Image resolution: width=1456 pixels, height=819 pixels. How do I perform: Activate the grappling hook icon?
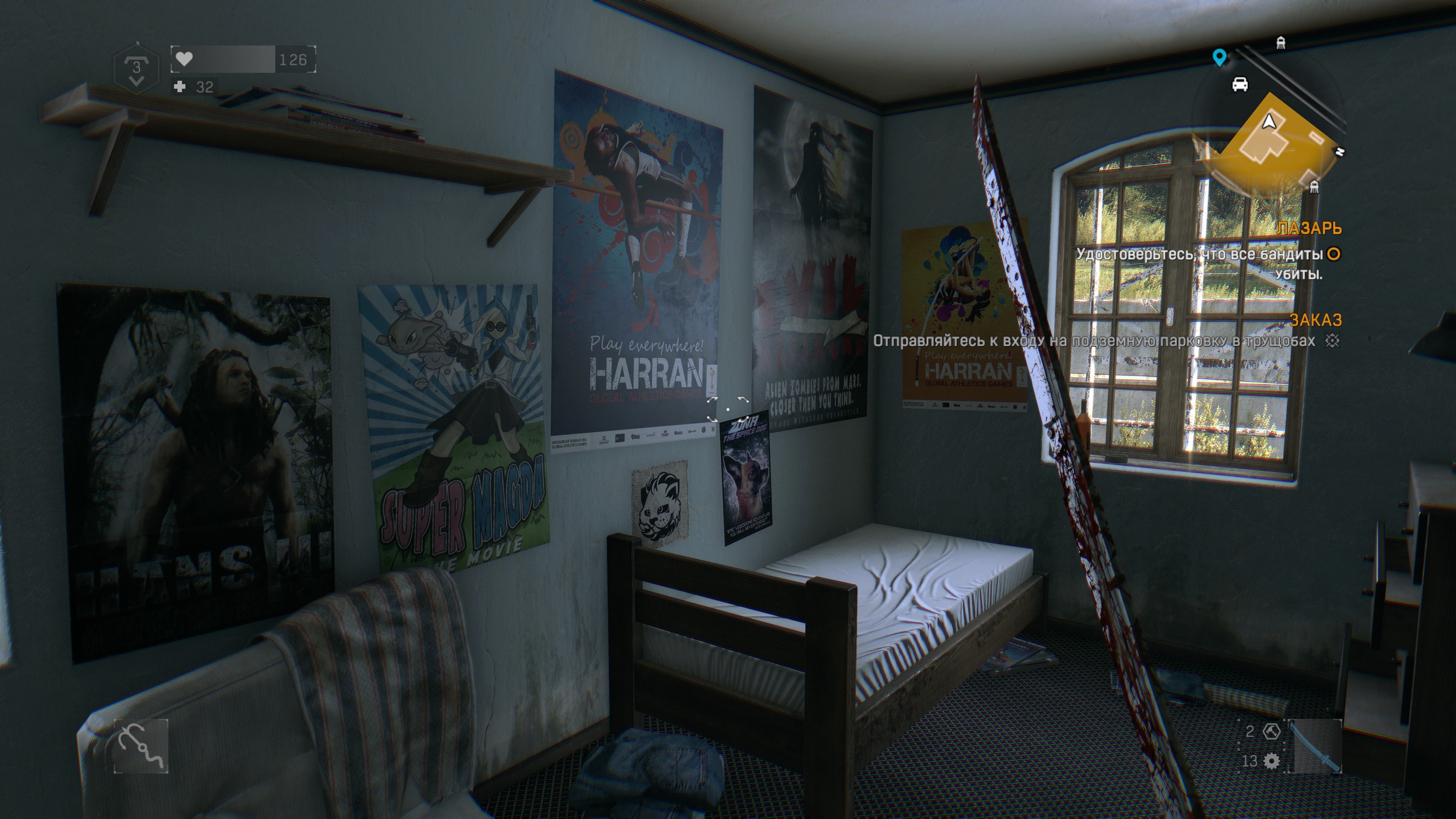[x=141, y=745]
